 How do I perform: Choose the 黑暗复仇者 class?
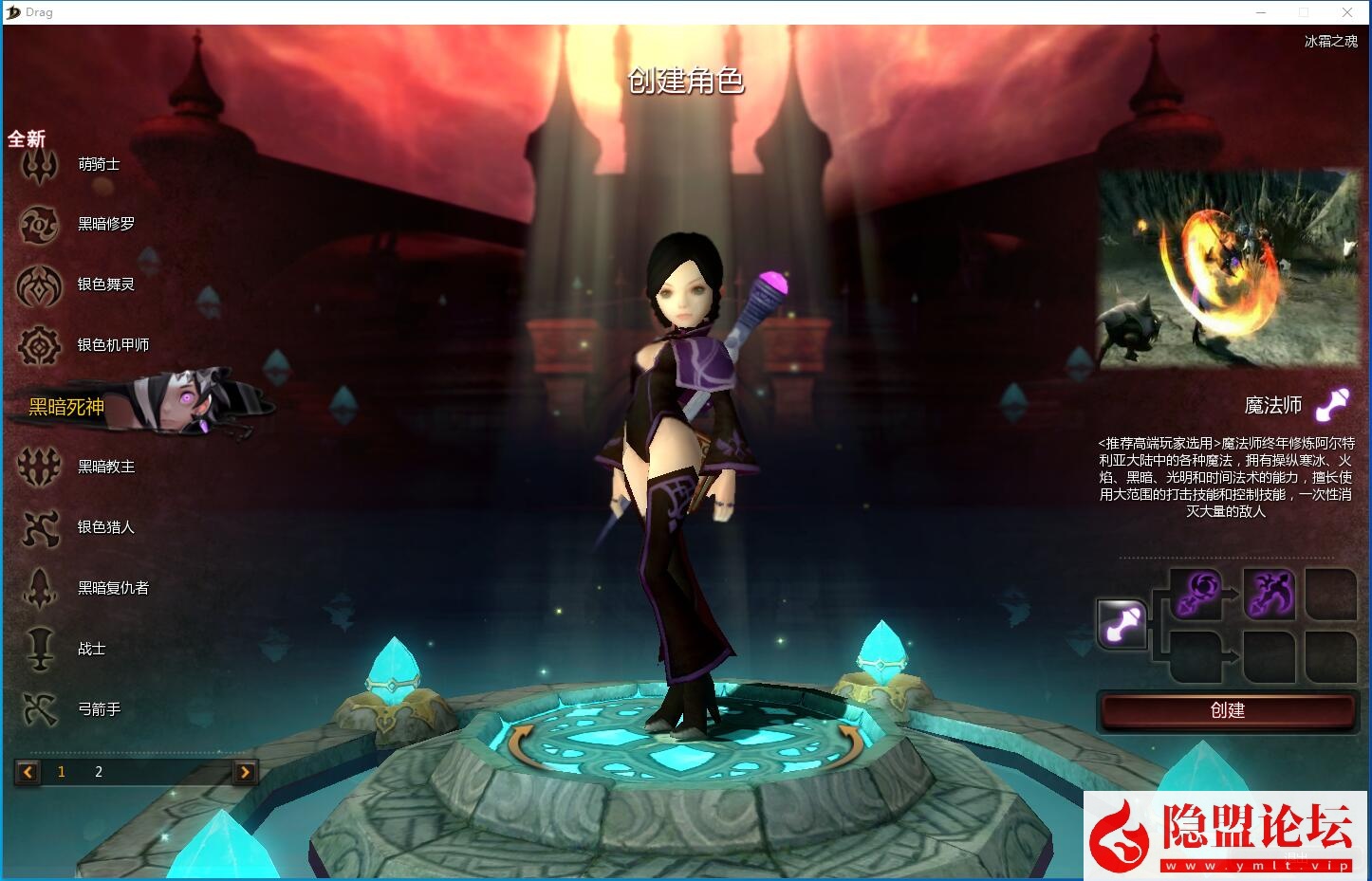pos(112,588)
